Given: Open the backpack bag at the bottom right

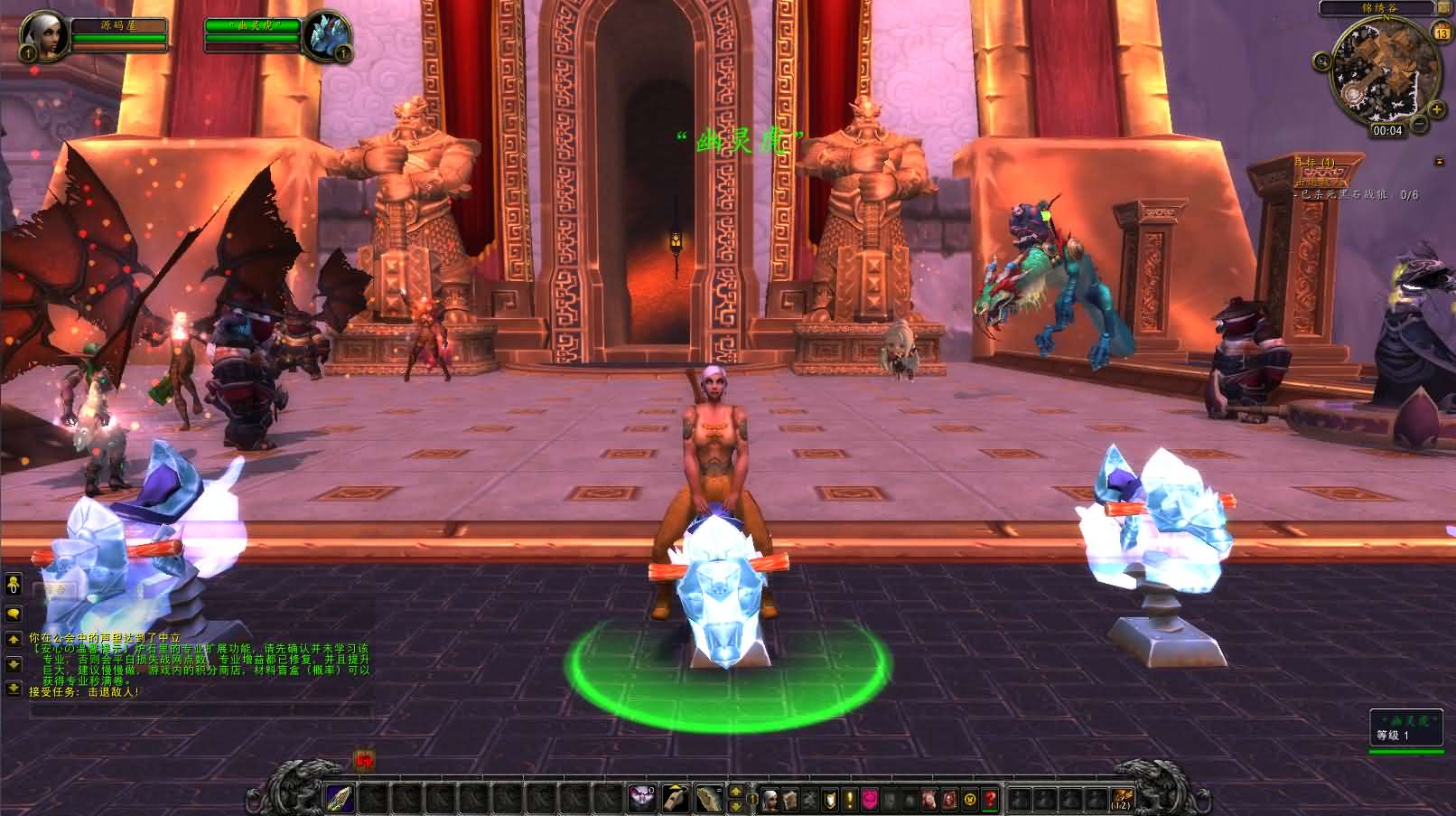Looking at the screenshot, I should 1123,799.
